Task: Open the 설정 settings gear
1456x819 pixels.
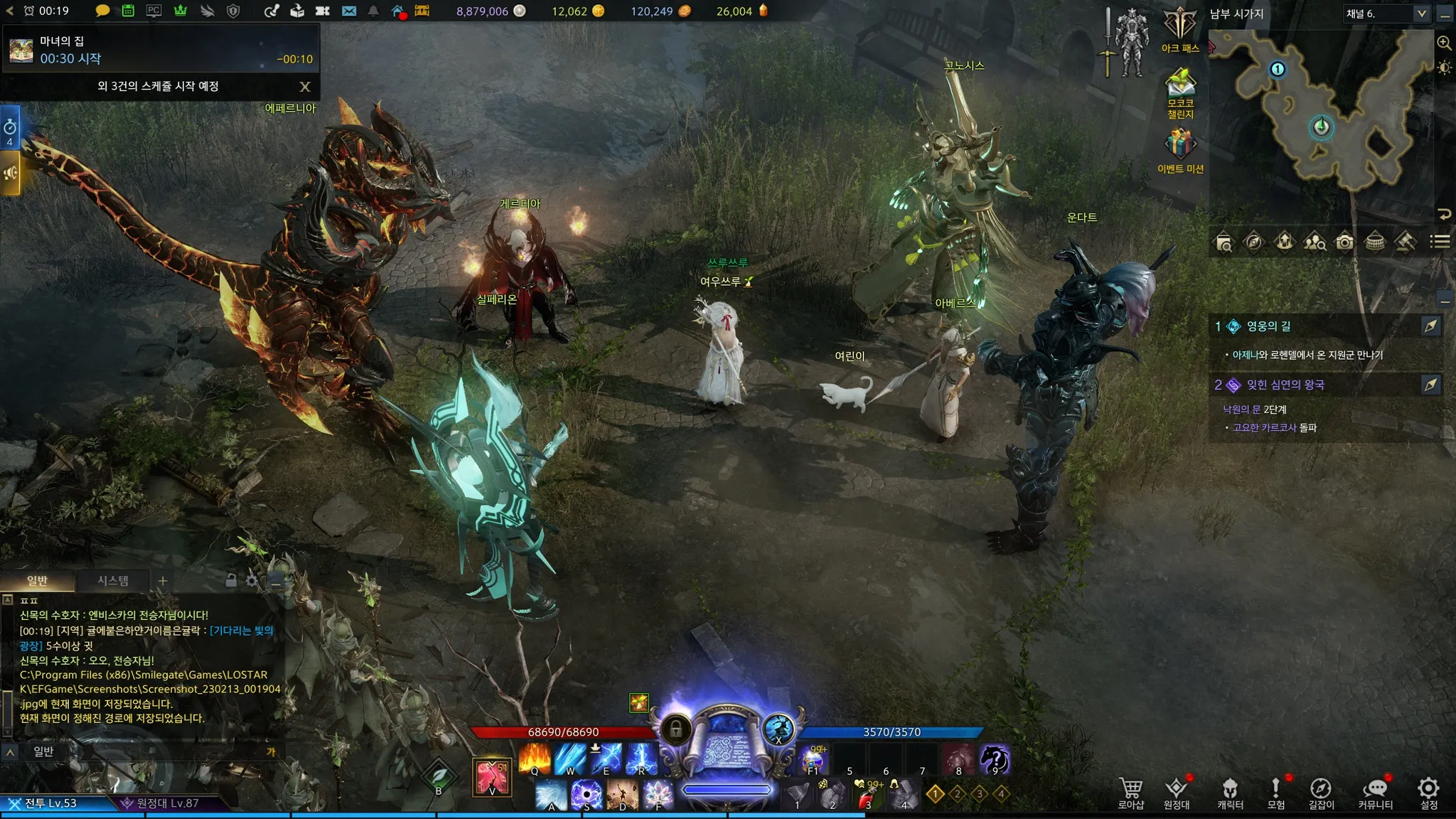Action: (x=1428, y=792)
